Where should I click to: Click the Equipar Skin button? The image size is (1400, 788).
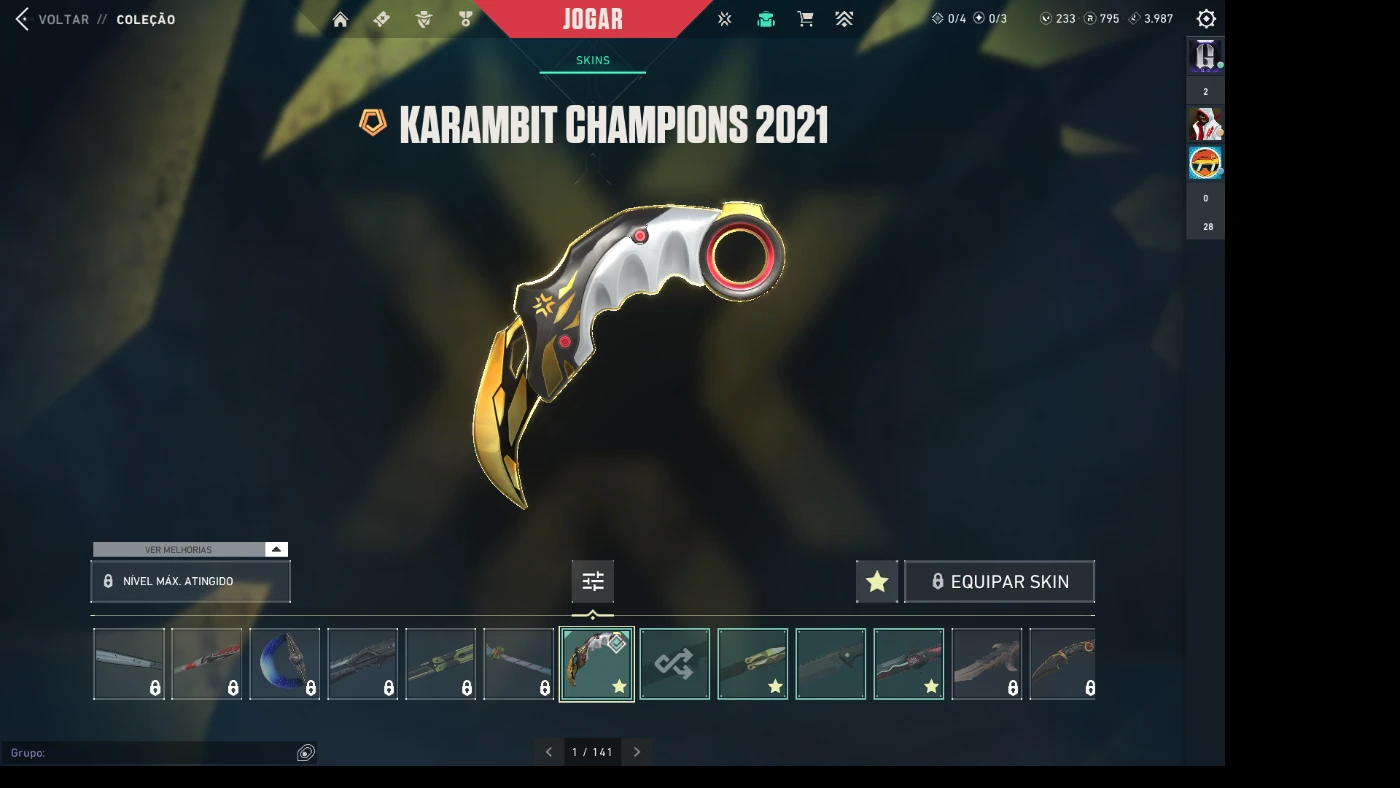[999, 581]
